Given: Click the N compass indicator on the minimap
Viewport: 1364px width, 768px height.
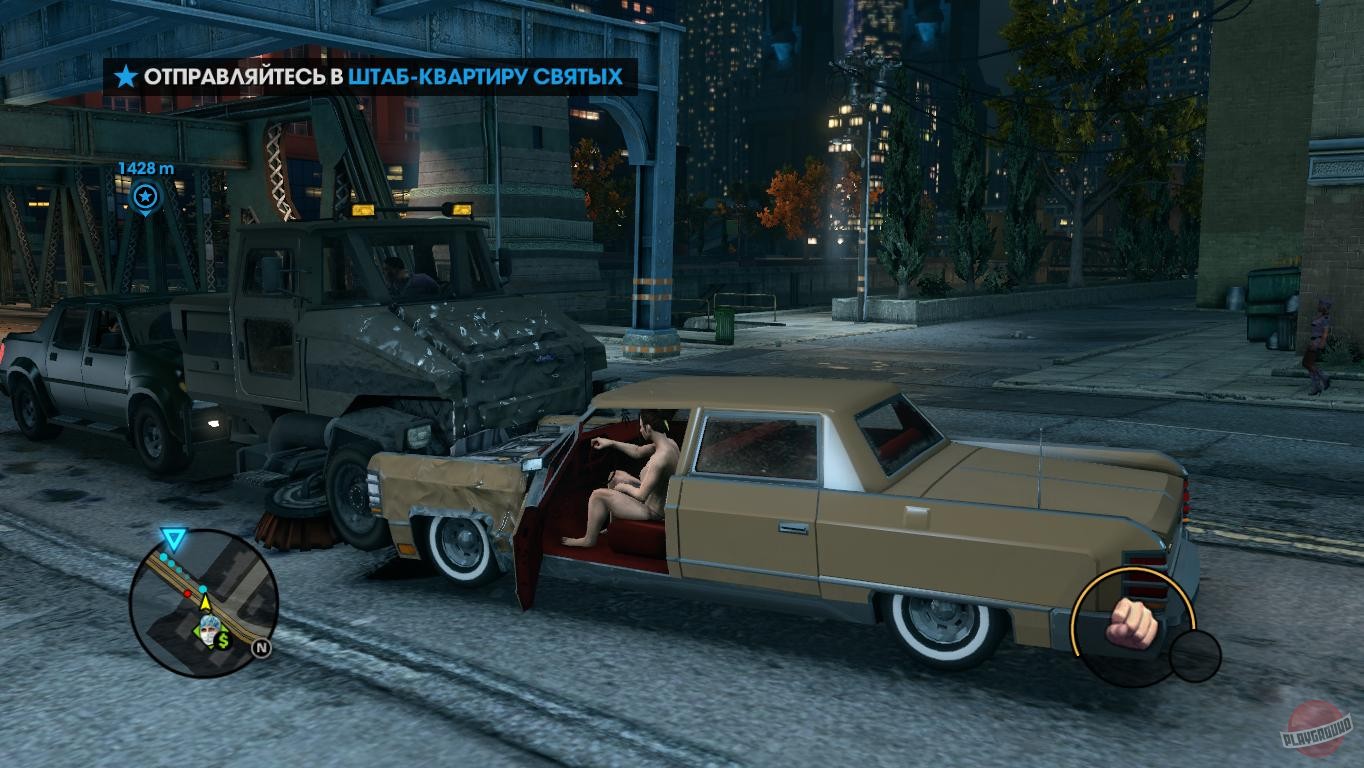Looking at the screenshot, I should [259, 647].
